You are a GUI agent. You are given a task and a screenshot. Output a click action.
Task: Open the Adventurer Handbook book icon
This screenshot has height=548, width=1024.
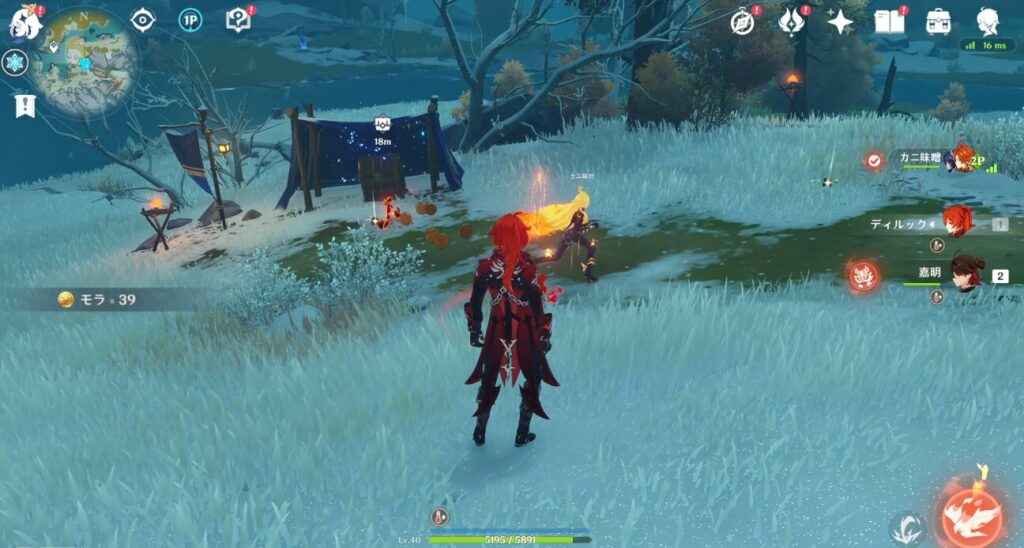coord(889,22)
